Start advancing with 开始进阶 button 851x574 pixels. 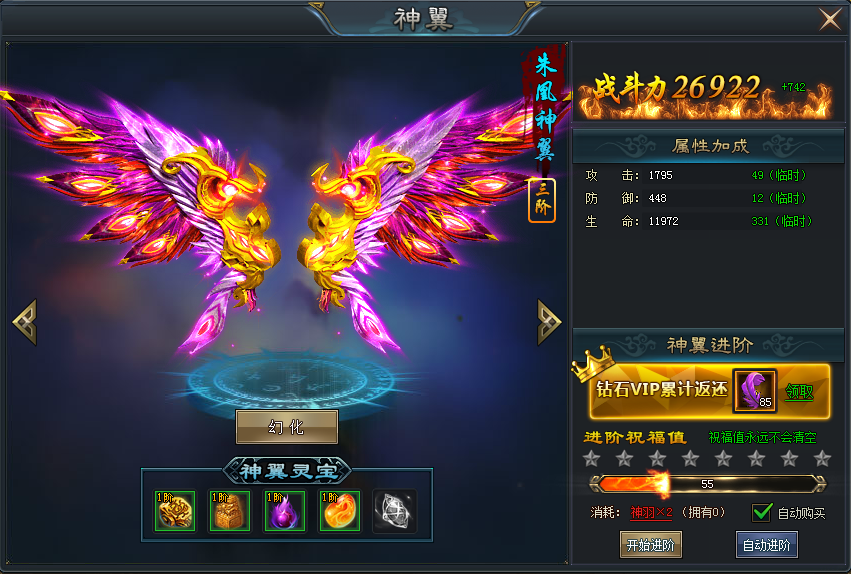point(650,545)
